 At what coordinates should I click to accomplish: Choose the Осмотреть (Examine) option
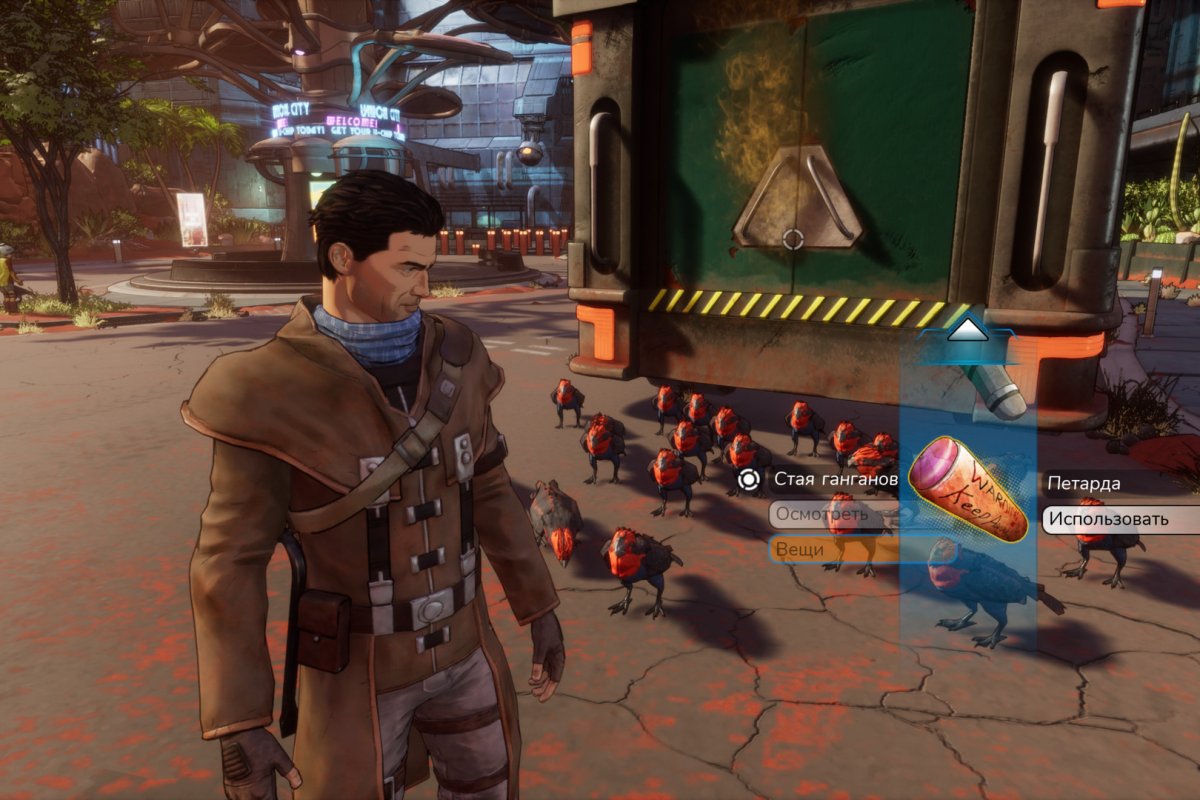pos(832,515)
